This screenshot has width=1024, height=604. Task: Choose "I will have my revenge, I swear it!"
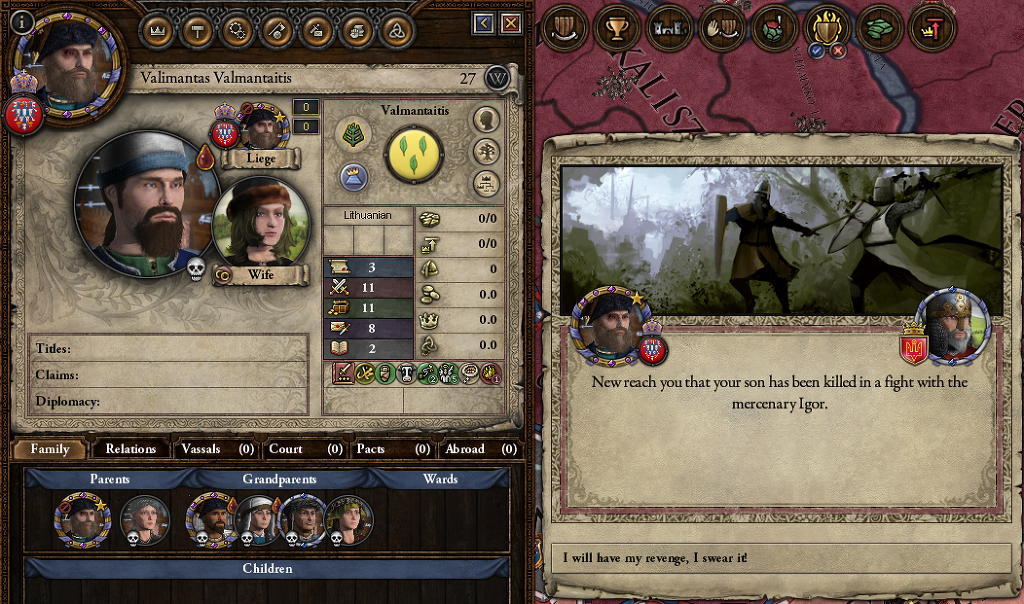(781, 558)
